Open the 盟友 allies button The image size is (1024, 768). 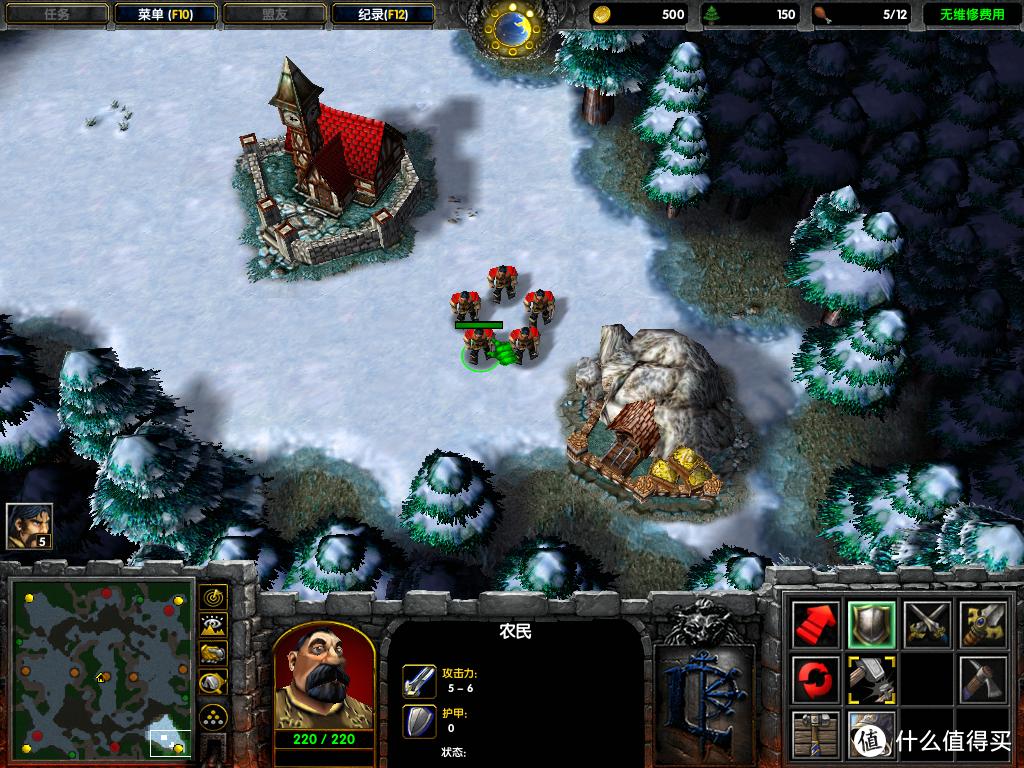click(273, 15)
